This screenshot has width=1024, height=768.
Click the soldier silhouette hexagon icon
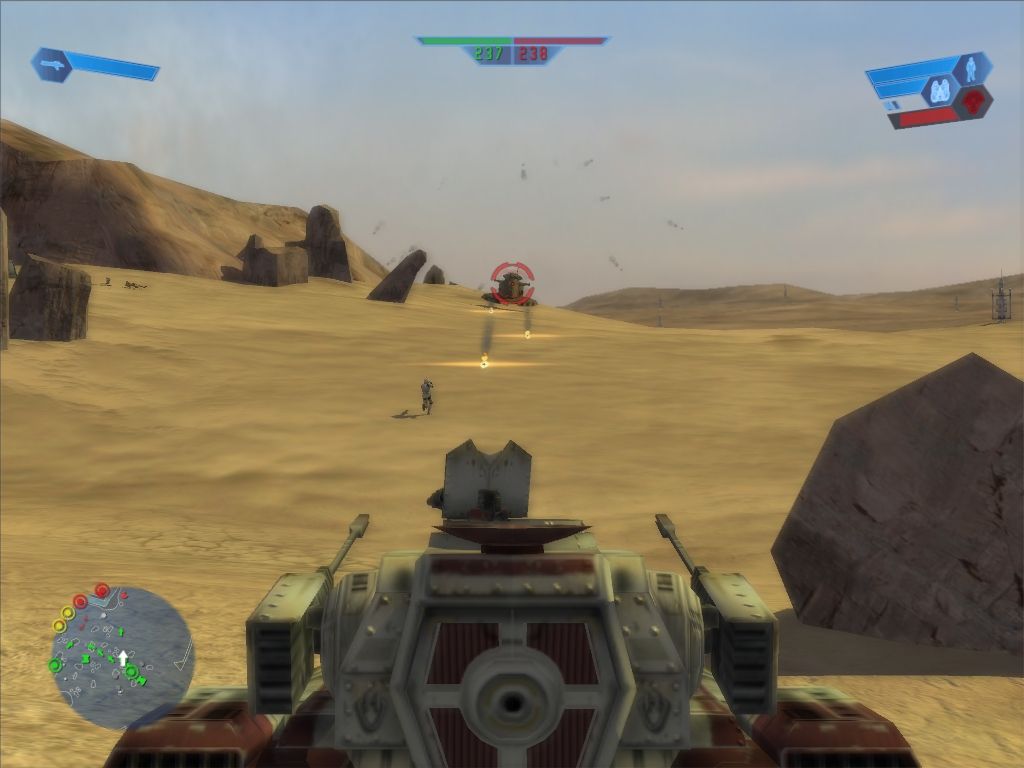tap(971, 68)
